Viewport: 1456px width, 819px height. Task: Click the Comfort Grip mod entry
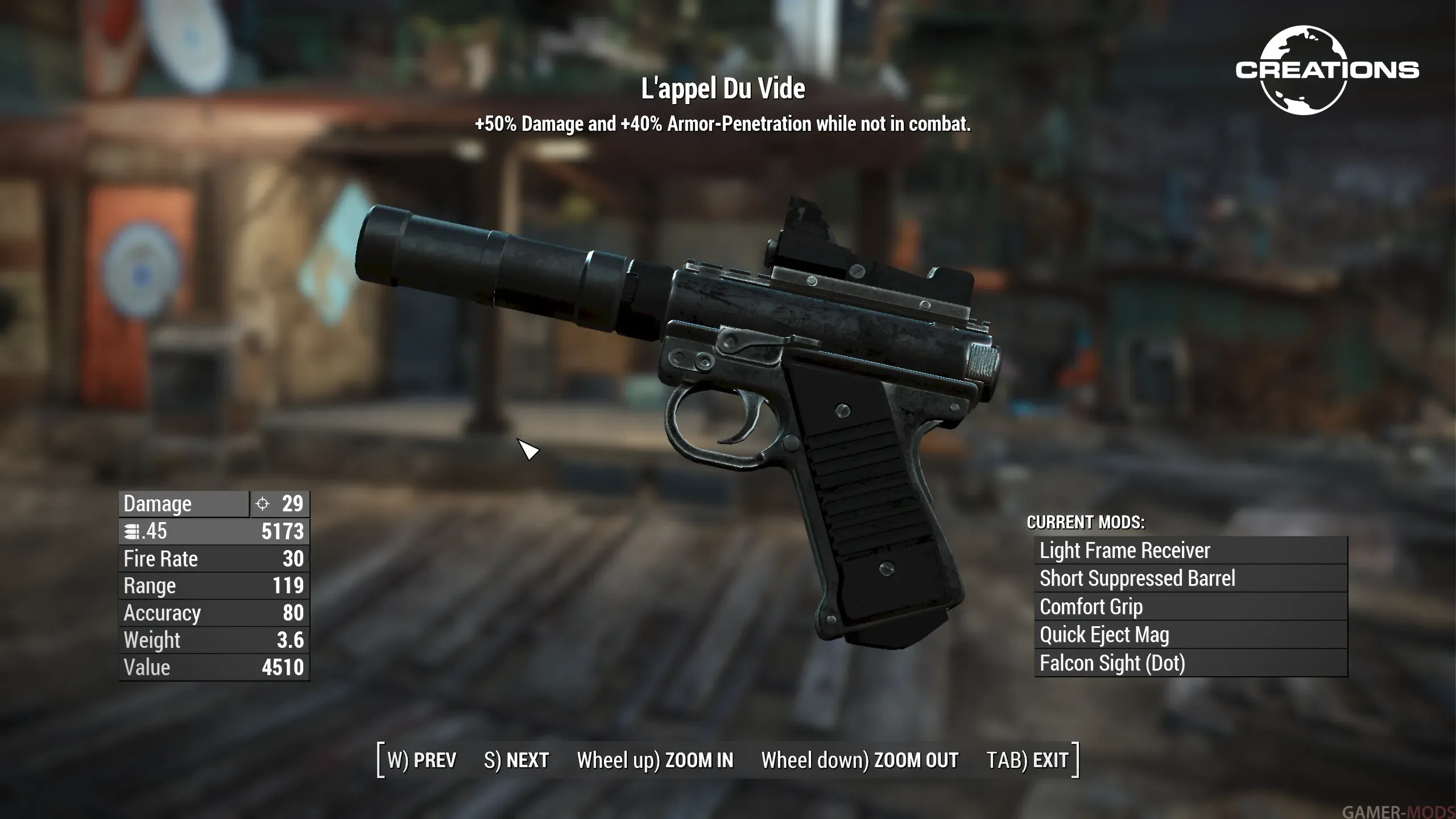1190,607
